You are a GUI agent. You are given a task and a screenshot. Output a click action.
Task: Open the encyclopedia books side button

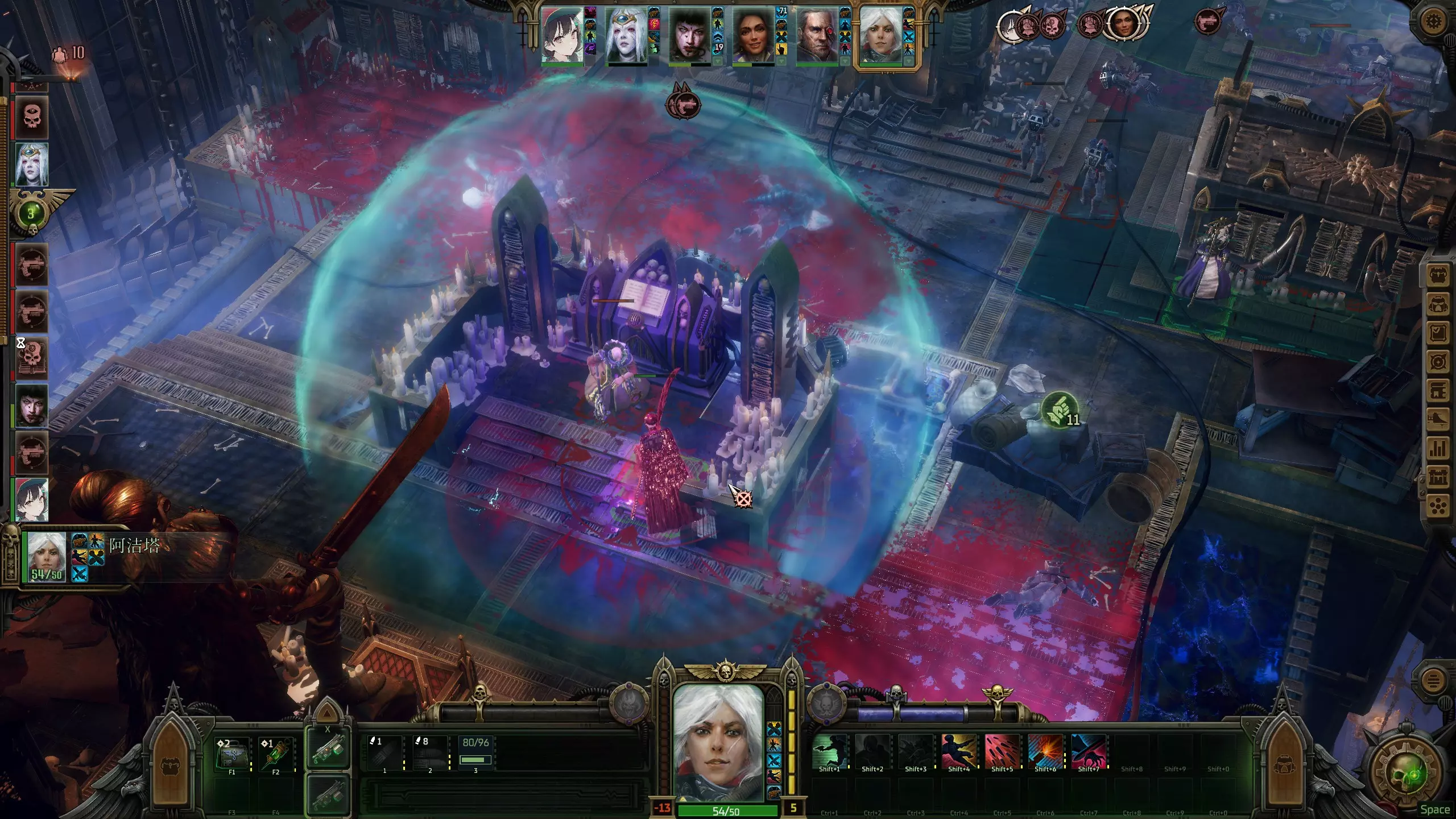point(1438,390)
